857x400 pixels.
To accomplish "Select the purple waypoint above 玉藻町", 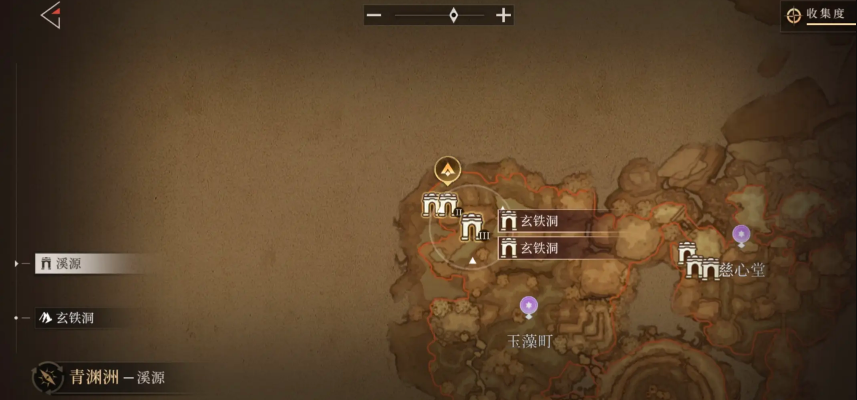I will coord(529,306).
